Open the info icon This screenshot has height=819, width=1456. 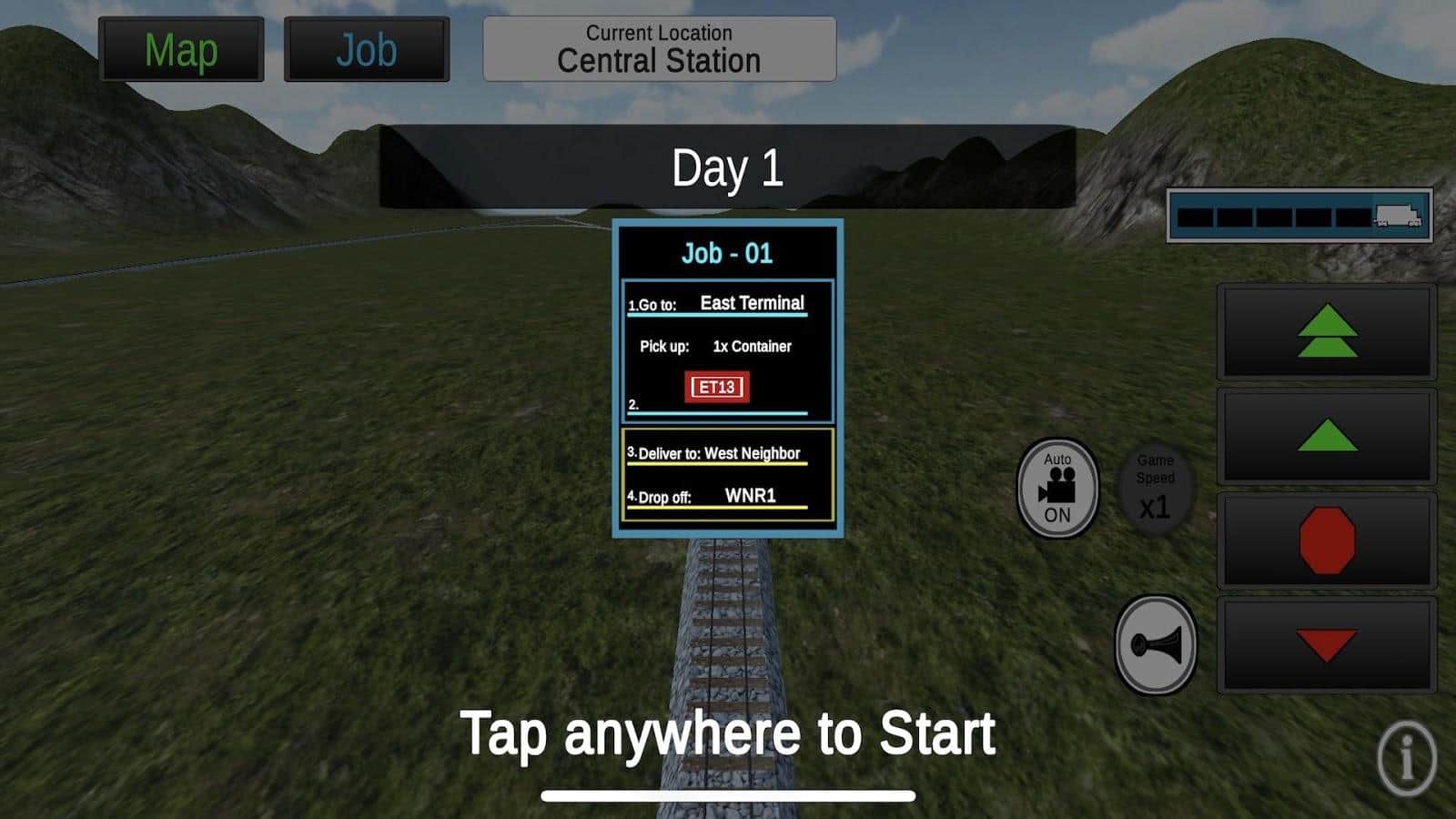click(1406, 757)
